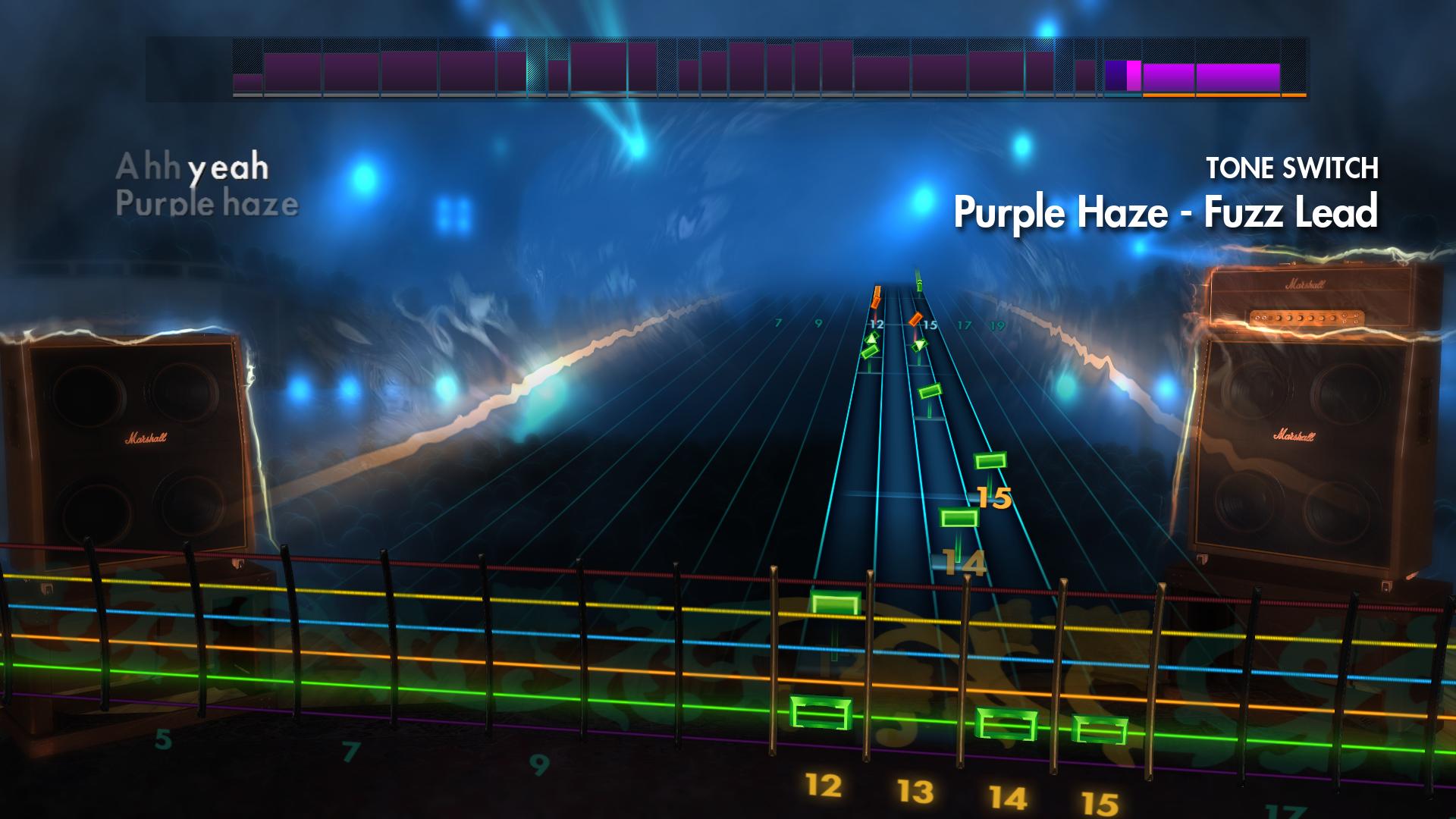
Task: Click the fret number 15 on the highway
Action: [x=995, y=497]
